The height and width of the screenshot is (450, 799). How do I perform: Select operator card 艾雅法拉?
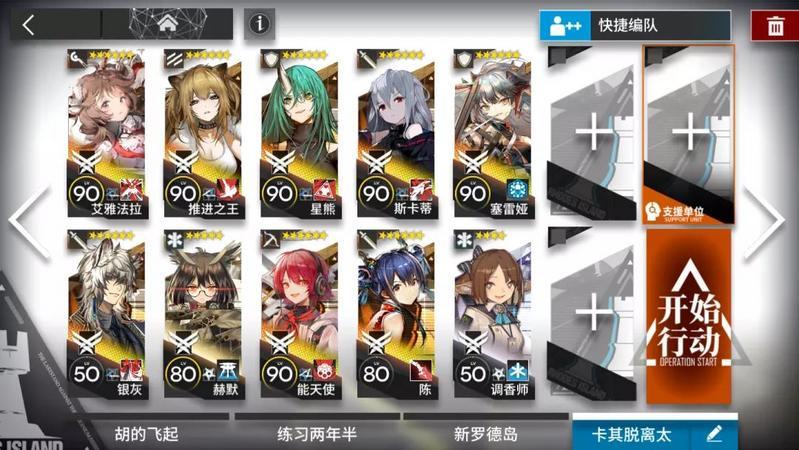tap(106, 135)
